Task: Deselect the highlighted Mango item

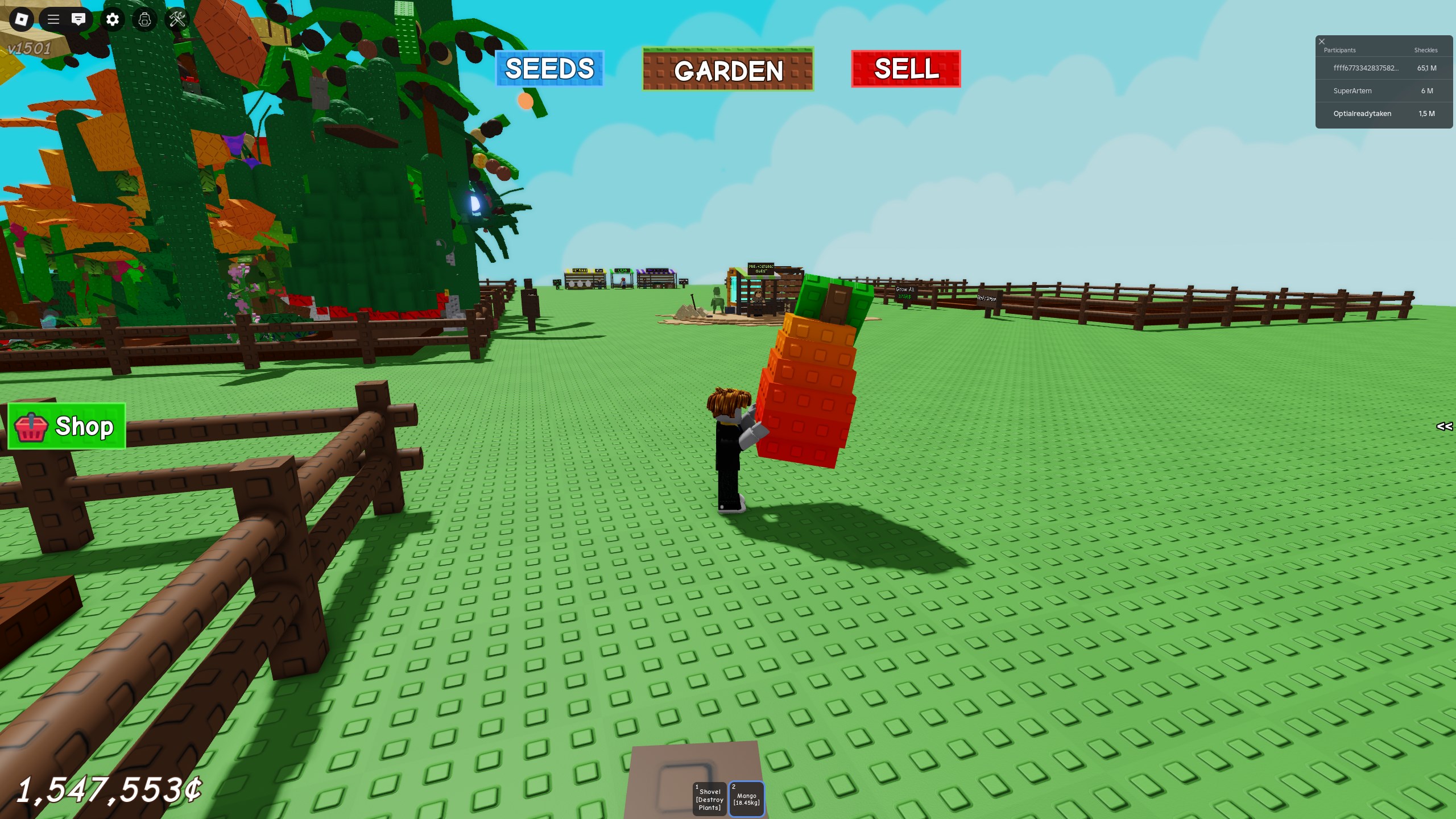Action: click(746, 799)
